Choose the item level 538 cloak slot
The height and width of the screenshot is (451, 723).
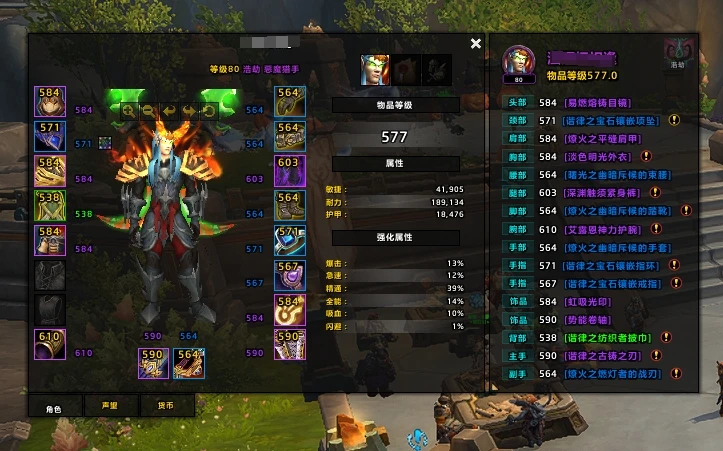(x=49, y=205)
